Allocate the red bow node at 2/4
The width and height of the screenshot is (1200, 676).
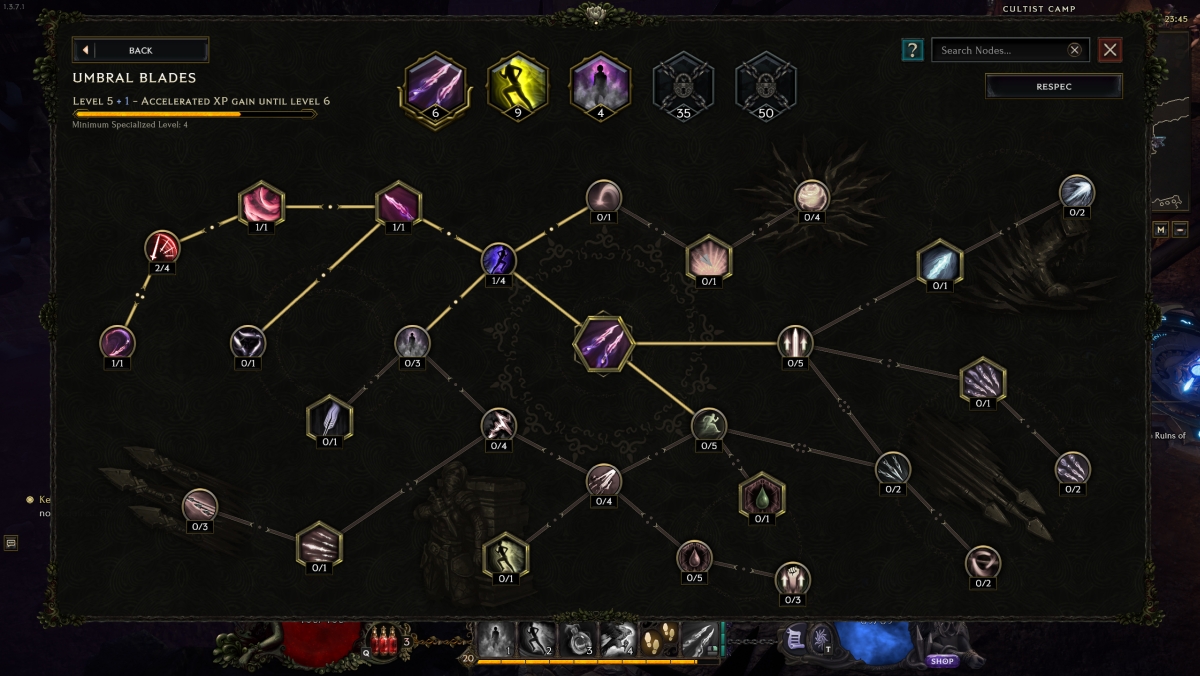click(x=161, y=247)
